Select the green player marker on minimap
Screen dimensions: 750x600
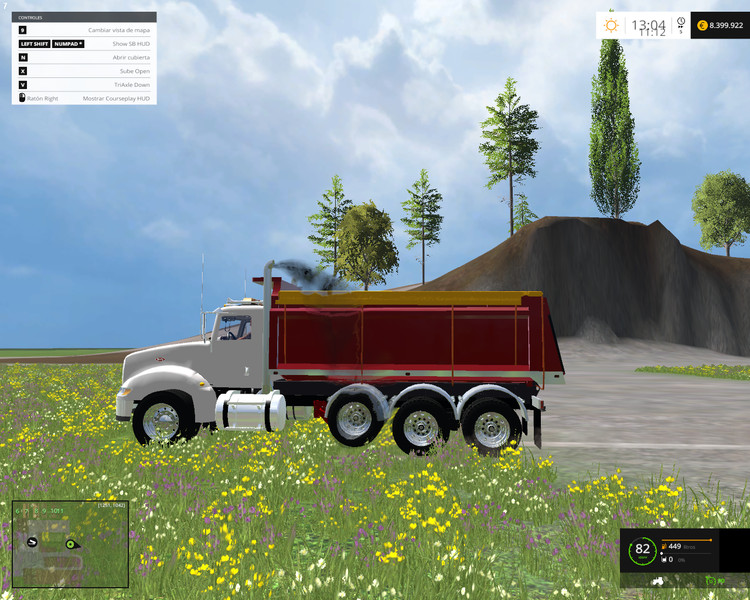click(71, 544)
